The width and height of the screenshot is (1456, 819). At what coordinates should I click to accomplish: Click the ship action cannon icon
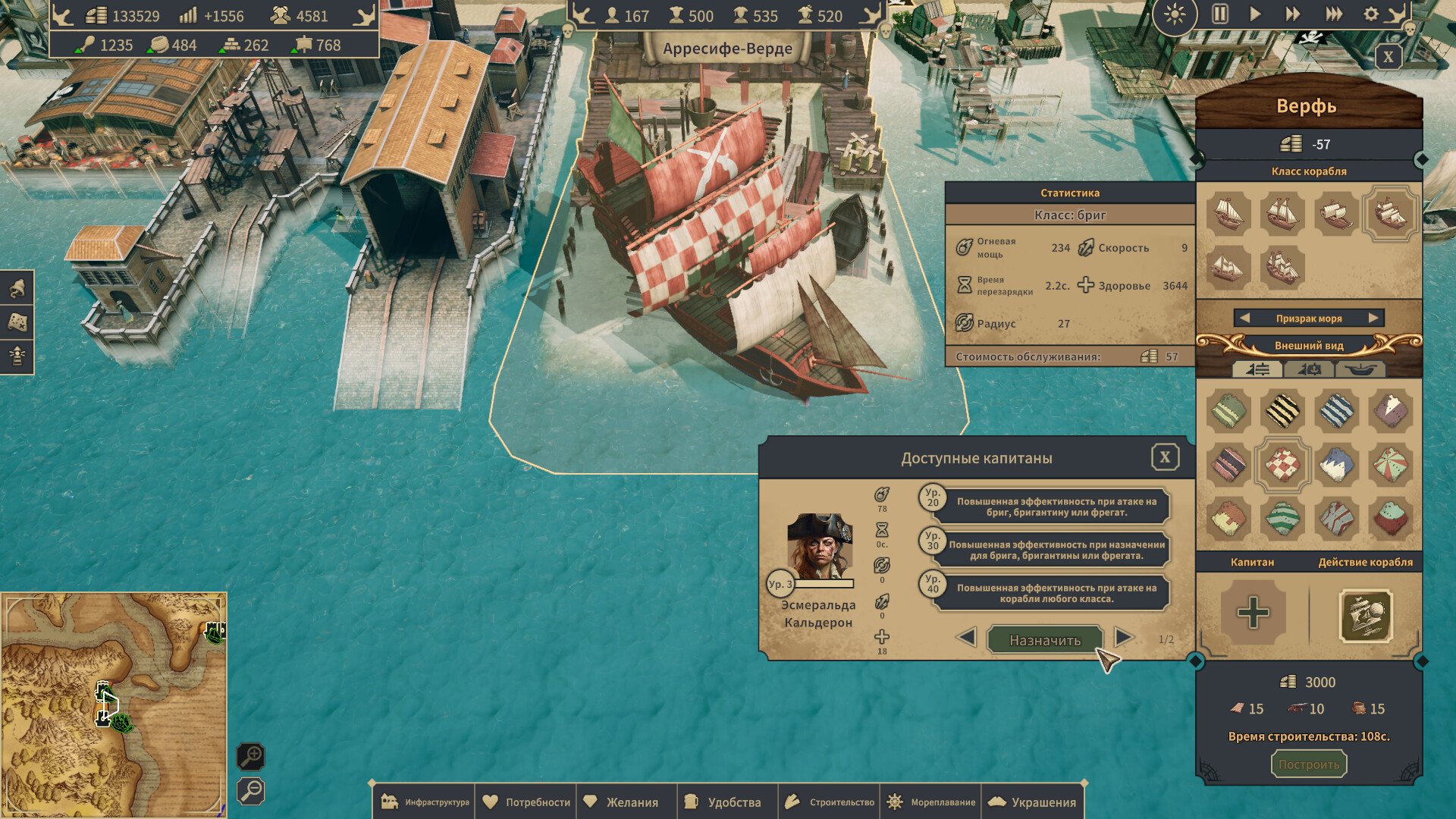pos(1367,616)
